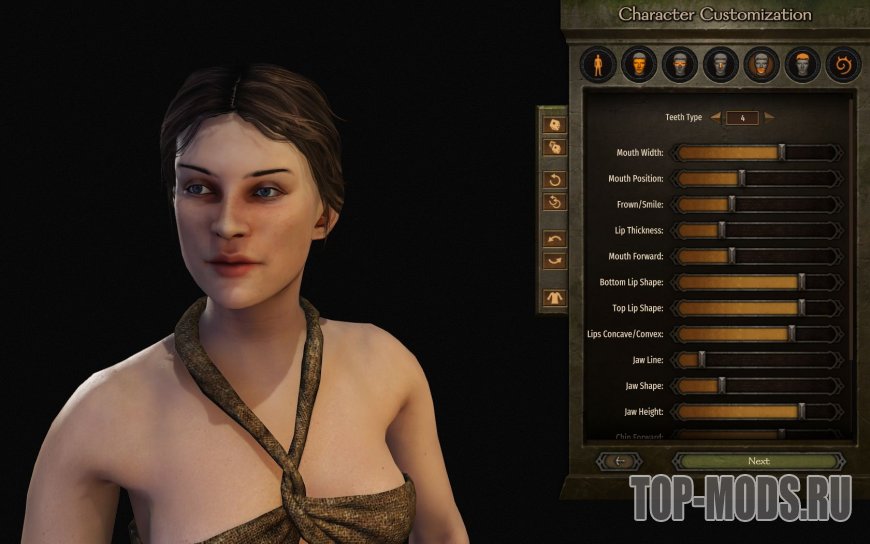
Task: Click the curved redo arrow button
Action: [x=554, y=260]
